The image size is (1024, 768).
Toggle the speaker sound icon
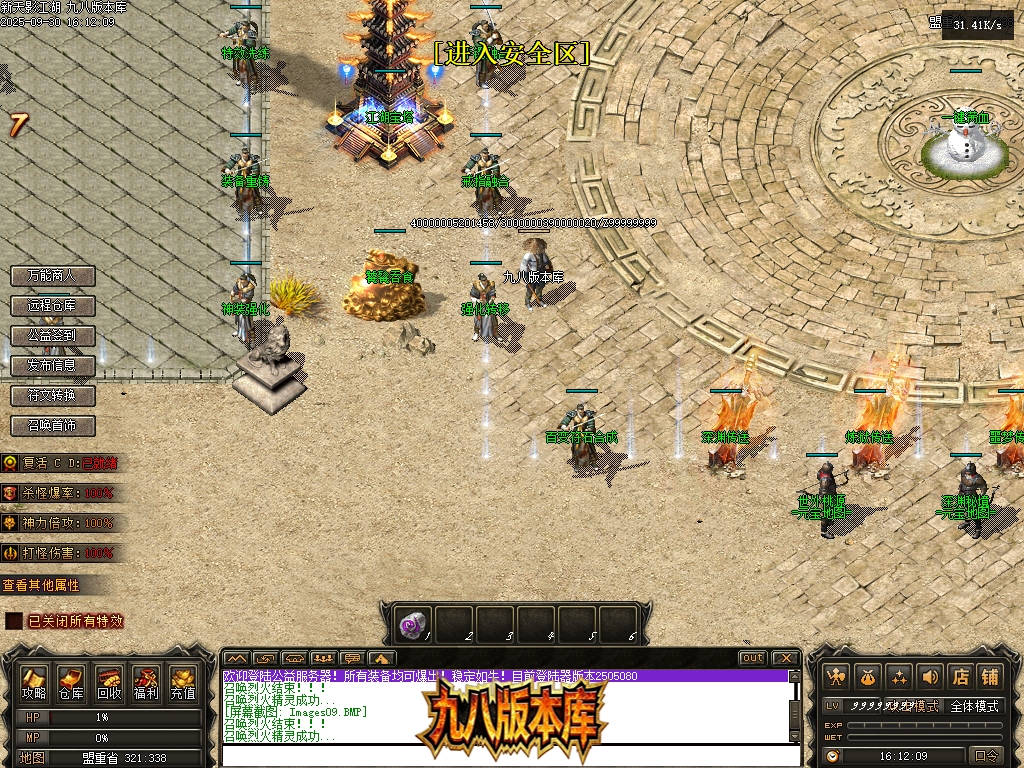pos(930,677)
